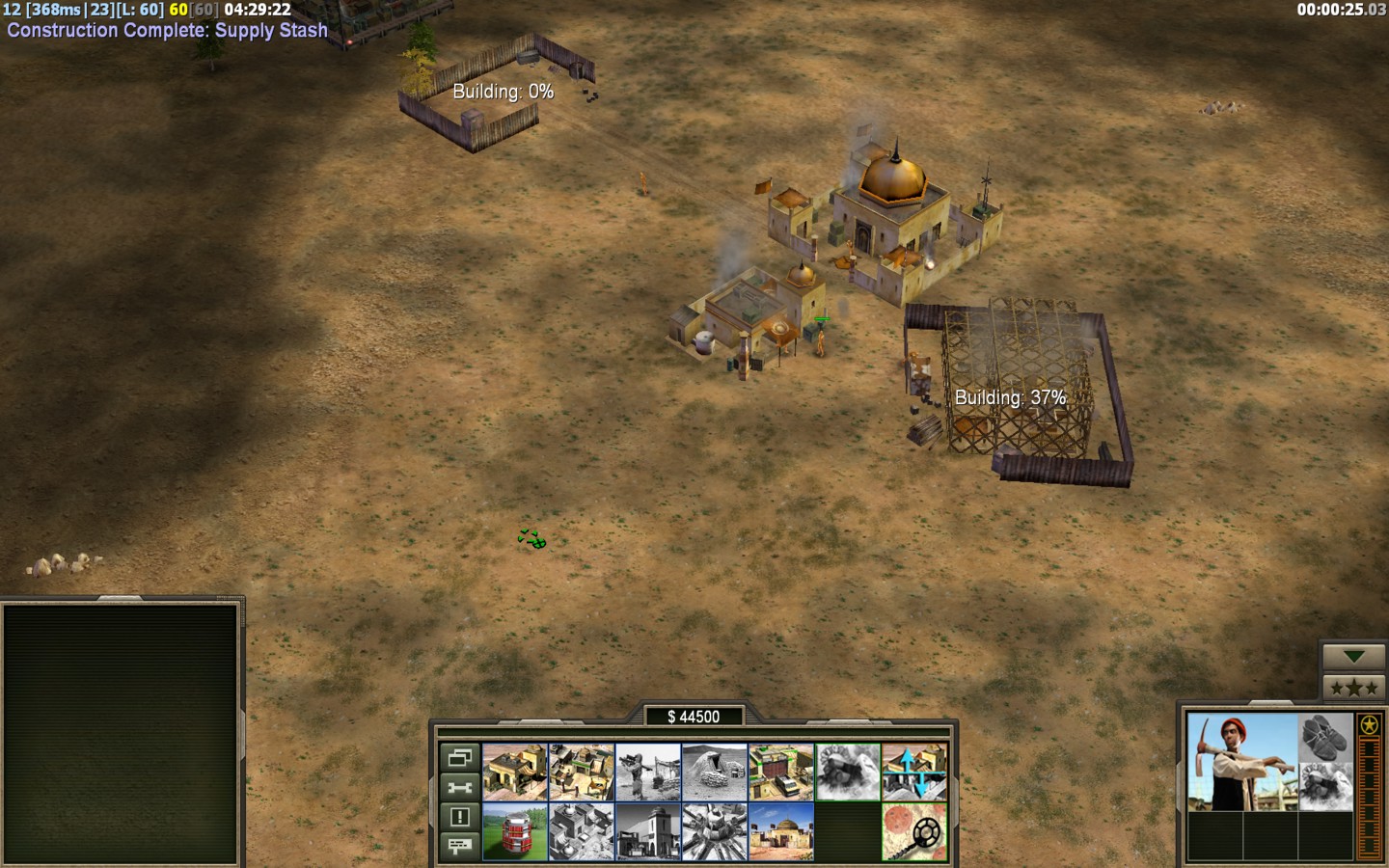Screen dimensions: 1389x868
Task: Choose the Arms Dealer build icon
Action: (780, 772)
